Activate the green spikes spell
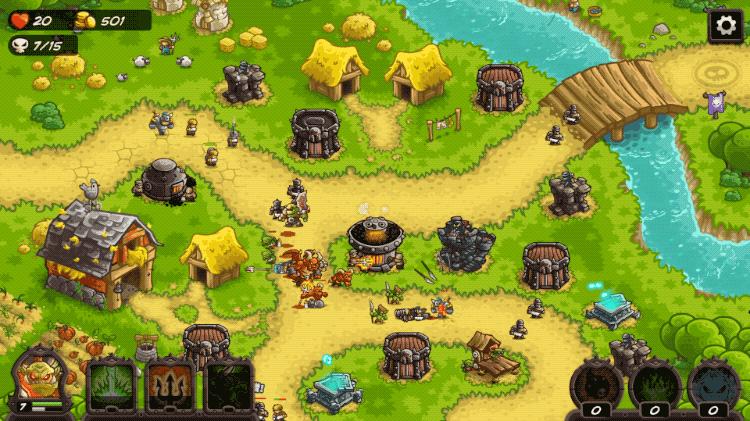 [x=111, y=385]
